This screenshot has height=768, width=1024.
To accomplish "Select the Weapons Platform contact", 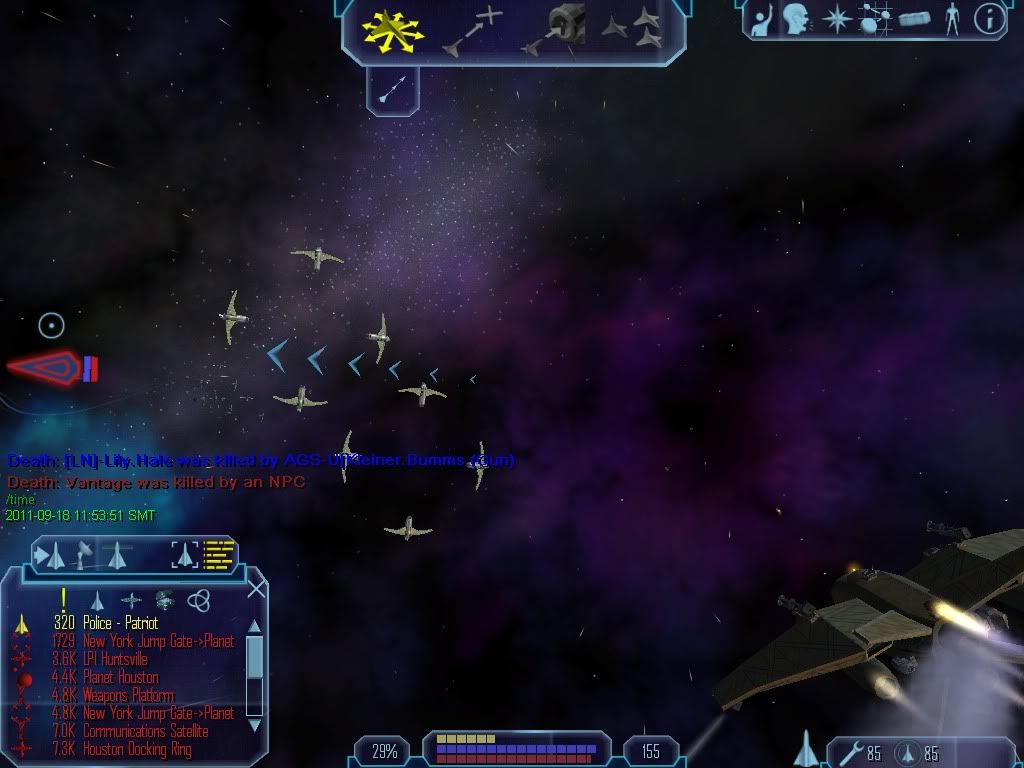I will coord(128,695).
